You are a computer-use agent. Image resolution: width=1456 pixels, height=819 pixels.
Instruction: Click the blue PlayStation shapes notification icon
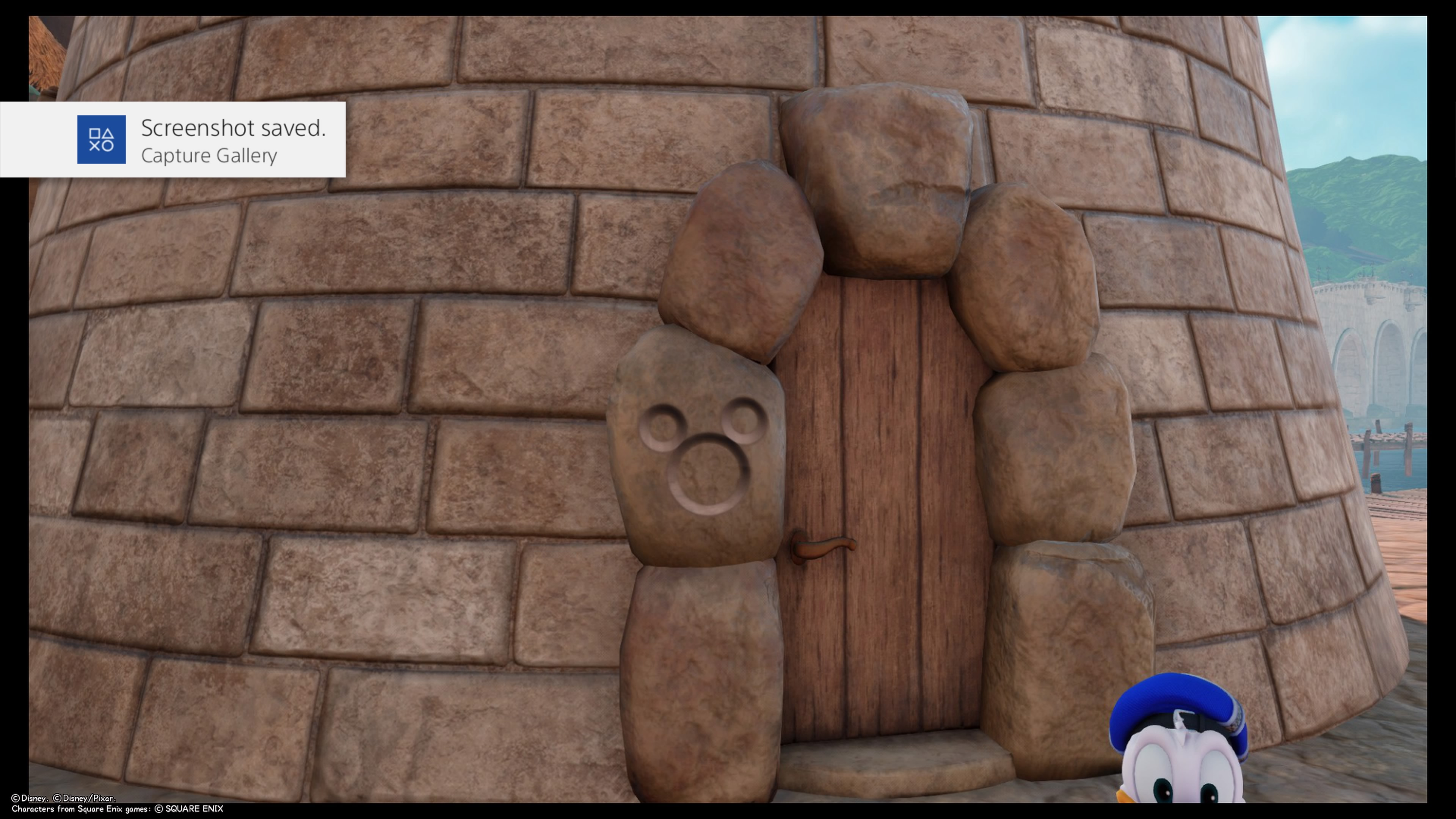[x=101, y=140]
